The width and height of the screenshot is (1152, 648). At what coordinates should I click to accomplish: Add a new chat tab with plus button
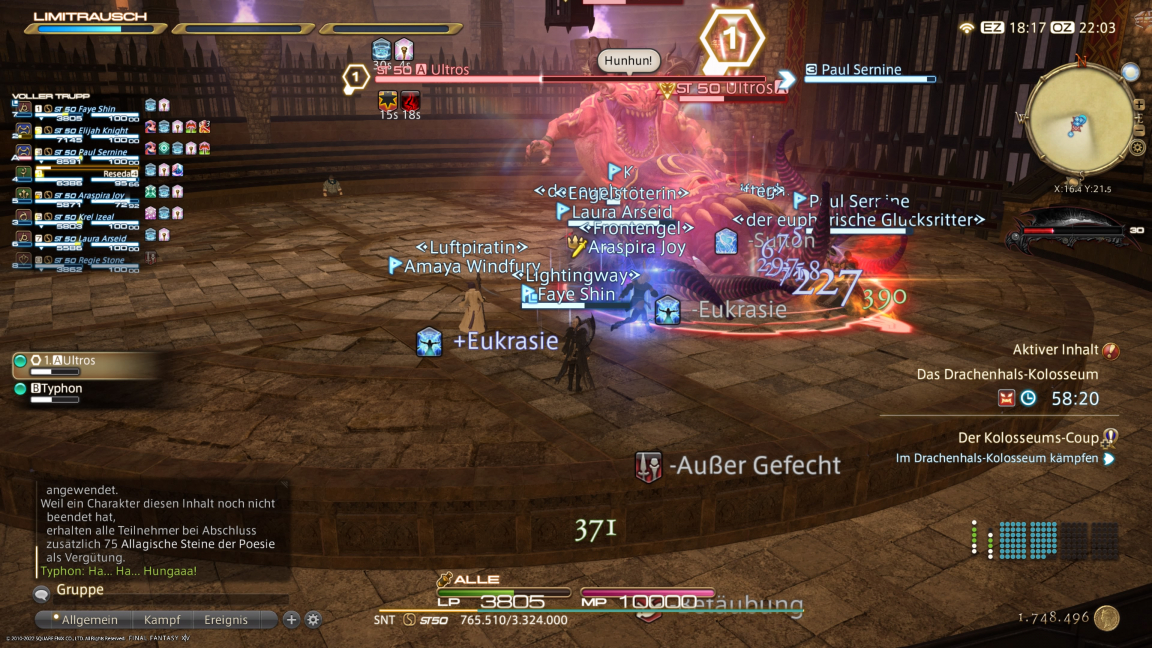point(292,620)
